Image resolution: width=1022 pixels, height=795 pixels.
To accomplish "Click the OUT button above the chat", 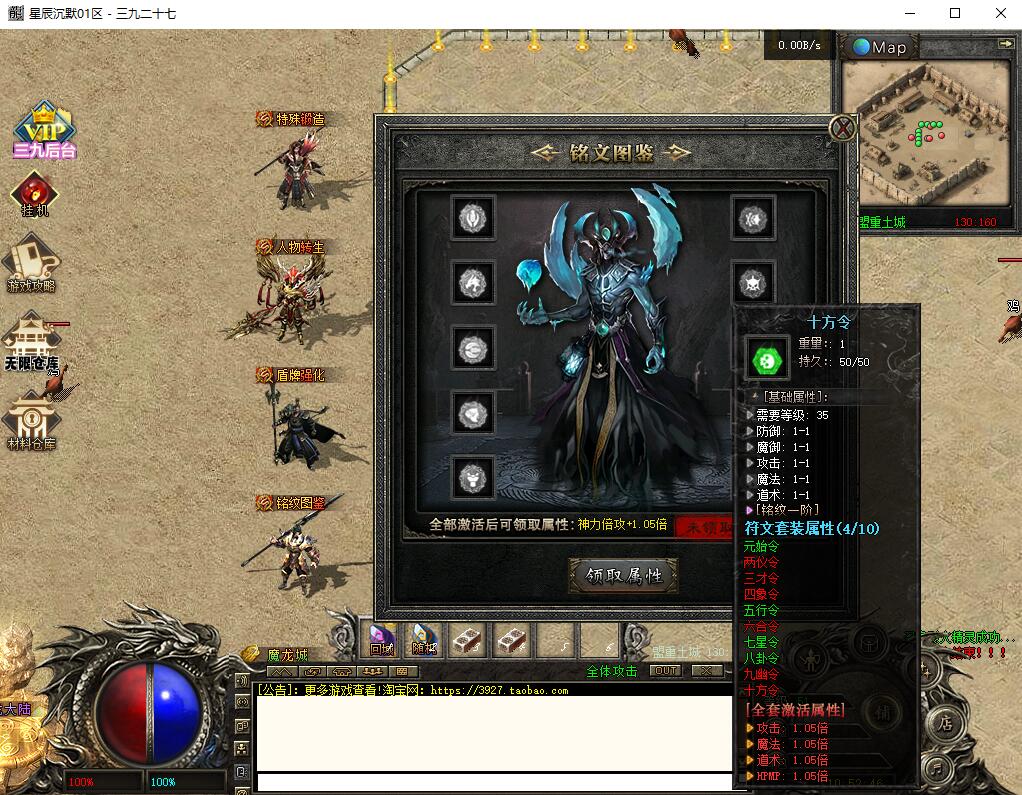I will click(x=665, y=671).
